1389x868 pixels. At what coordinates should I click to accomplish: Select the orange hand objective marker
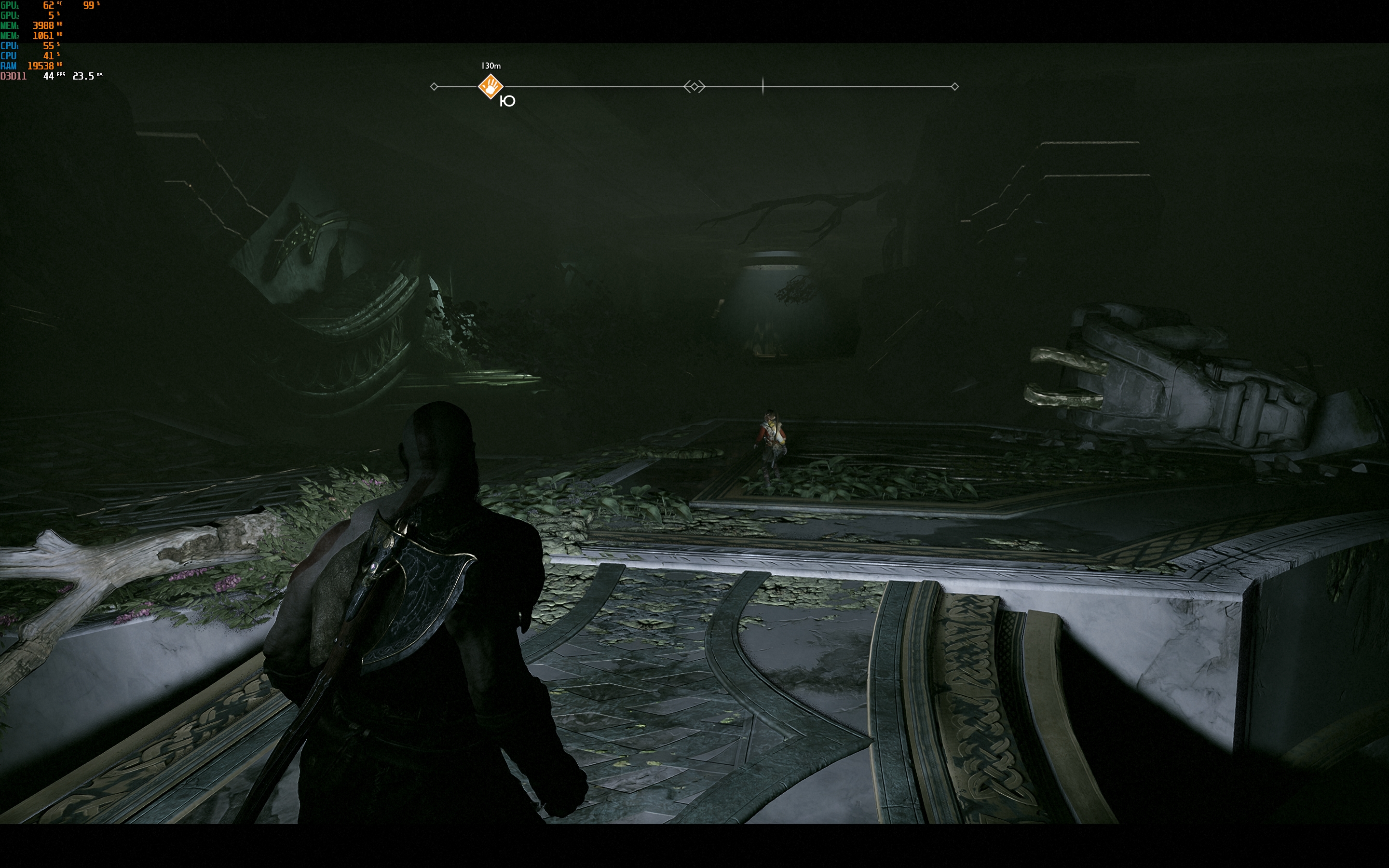(491, 87)
